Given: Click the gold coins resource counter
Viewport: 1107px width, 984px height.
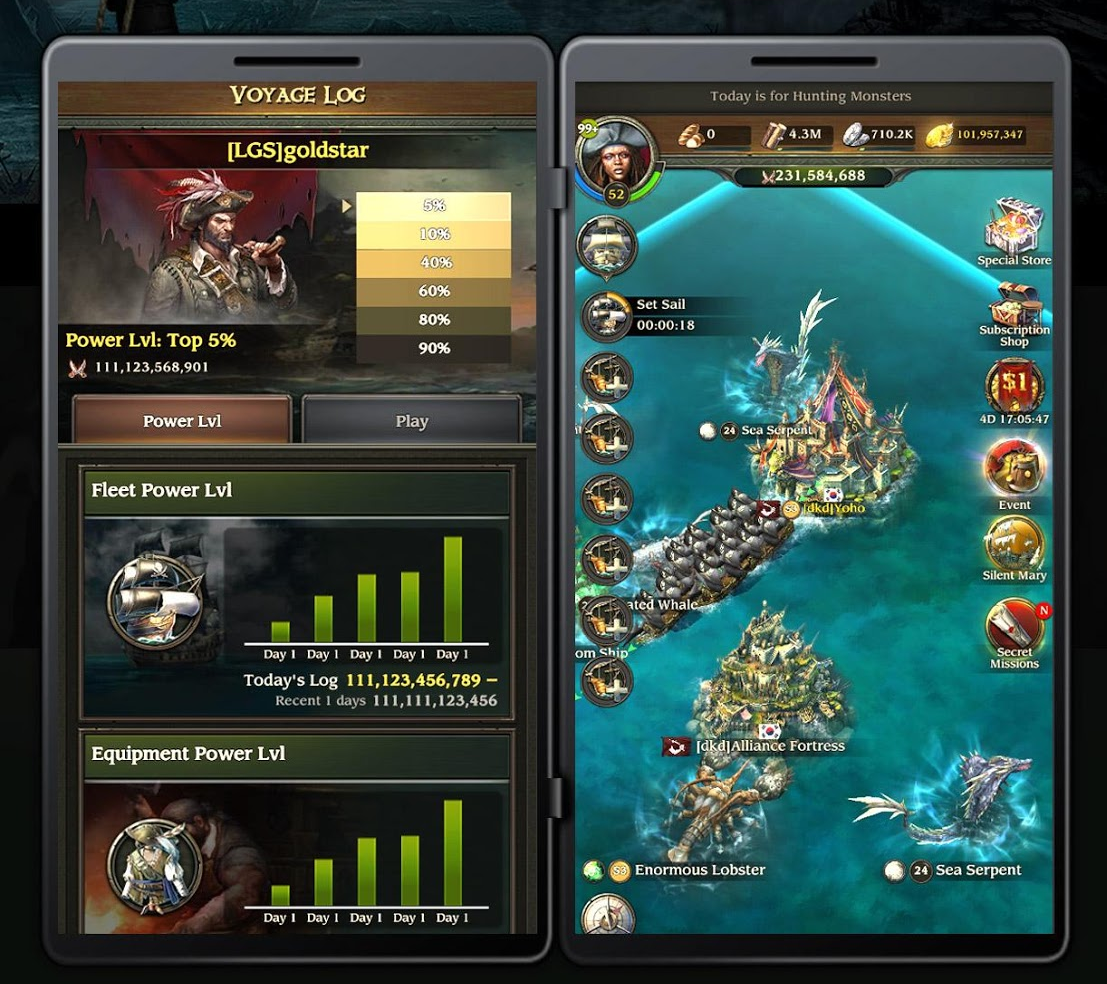Looking at the screenshot, I should point(975,134).
